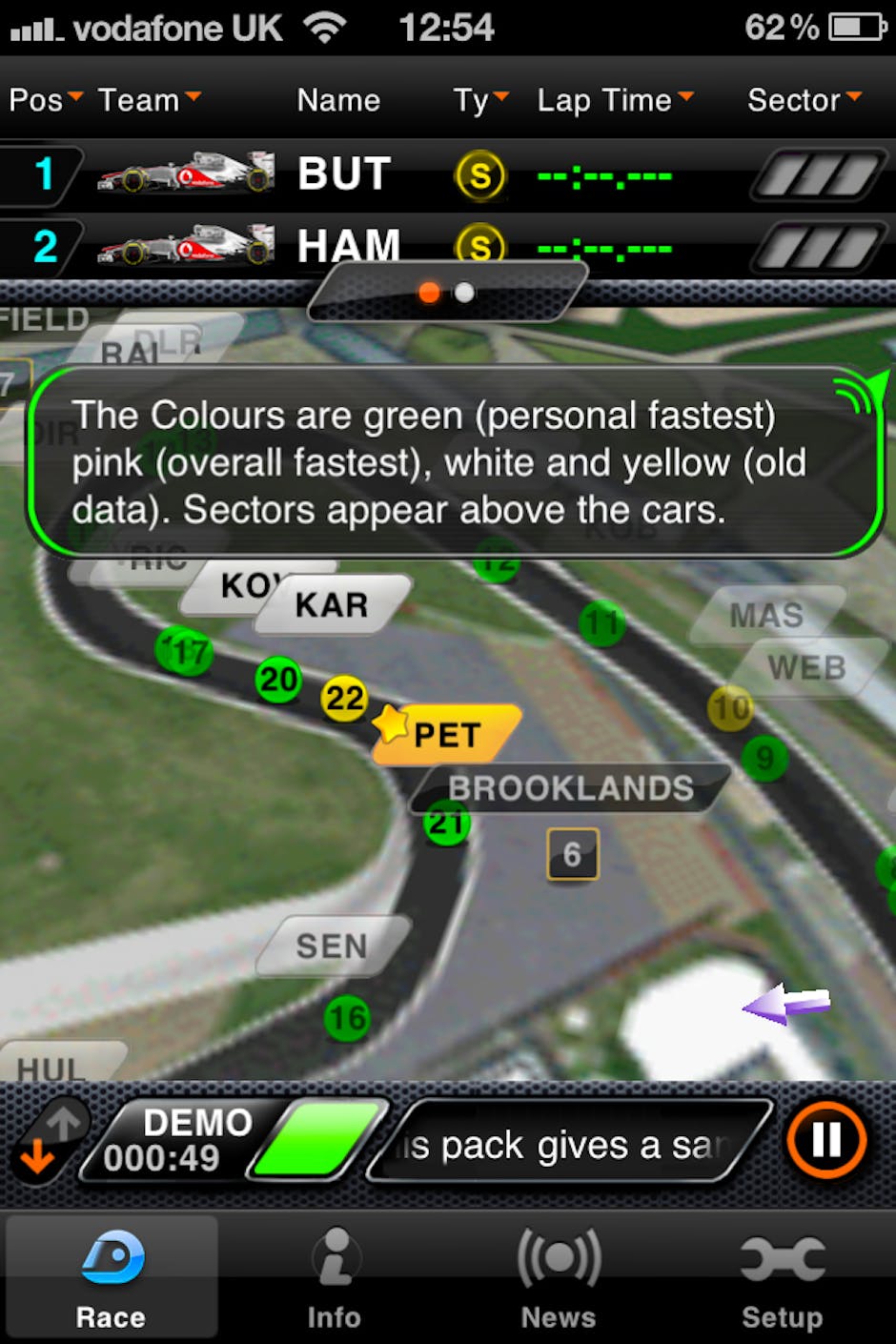Tap car marker number 22

coord(344,699)
